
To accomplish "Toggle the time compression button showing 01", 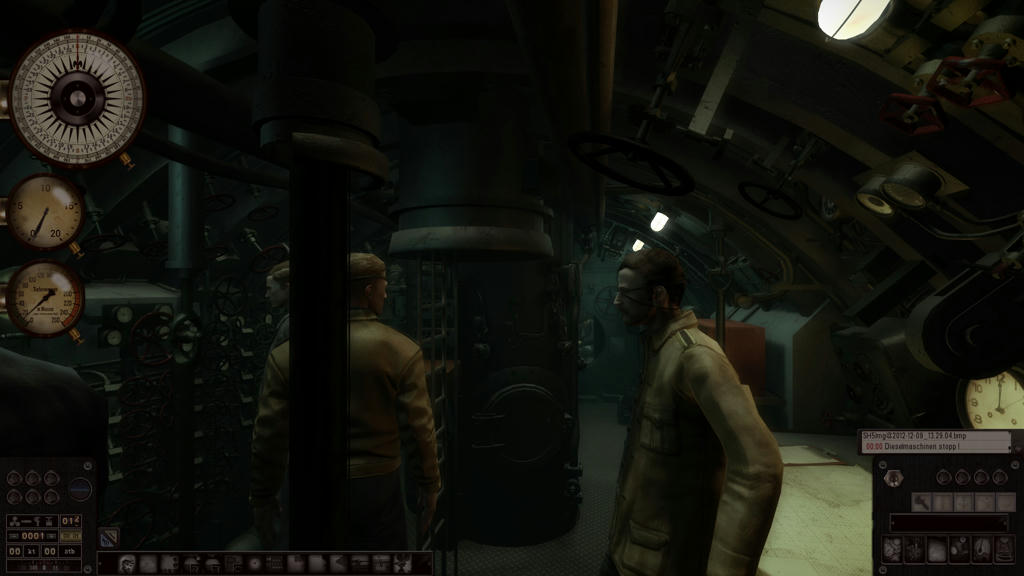I will [72, 520].
